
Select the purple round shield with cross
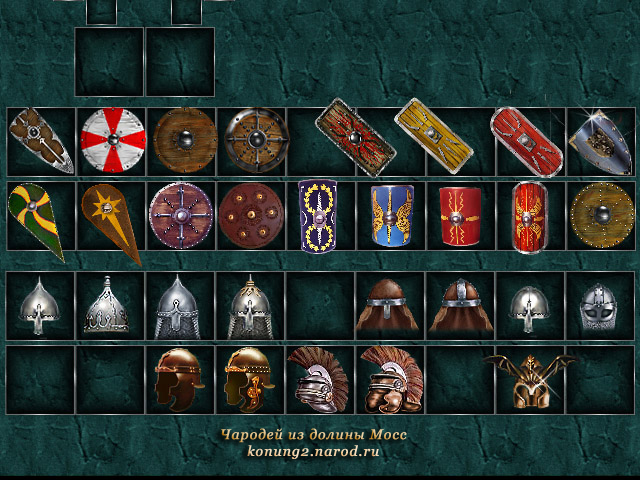pyautogui.click(x=180, y=215)
